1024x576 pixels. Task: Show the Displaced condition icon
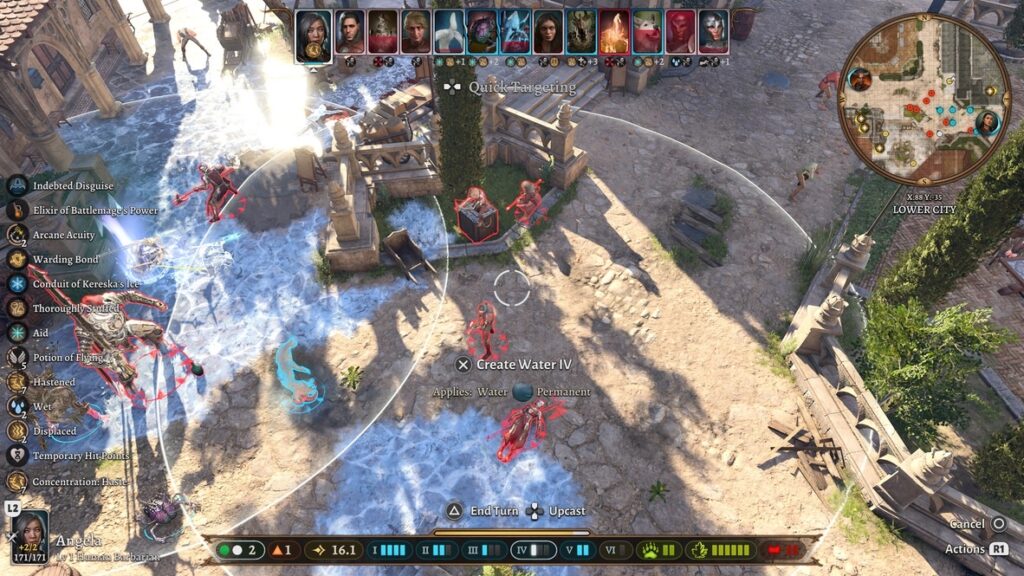pyautogui.click(x=17, y=431)
